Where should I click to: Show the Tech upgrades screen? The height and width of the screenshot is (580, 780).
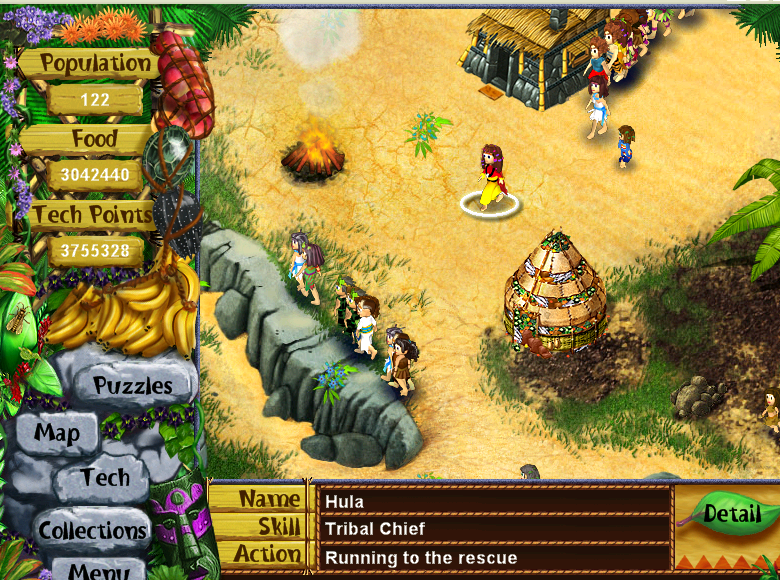coord(105,478)
